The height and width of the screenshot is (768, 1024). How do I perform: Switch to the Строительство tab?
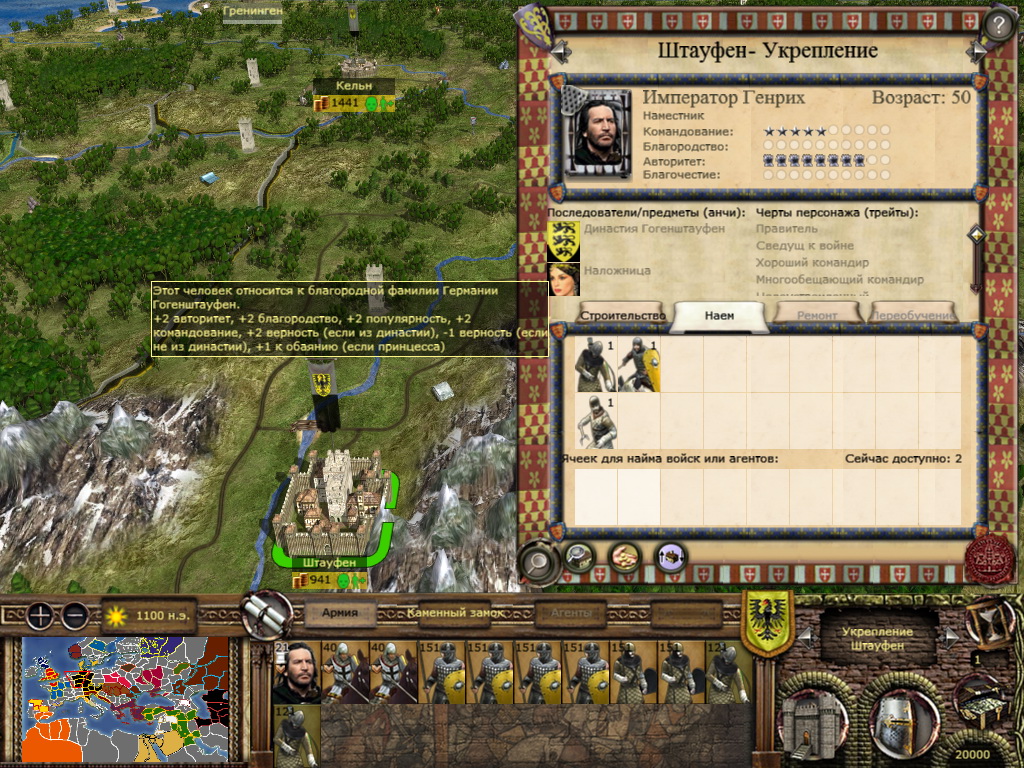pyautogui.click(x=623, y=315)
